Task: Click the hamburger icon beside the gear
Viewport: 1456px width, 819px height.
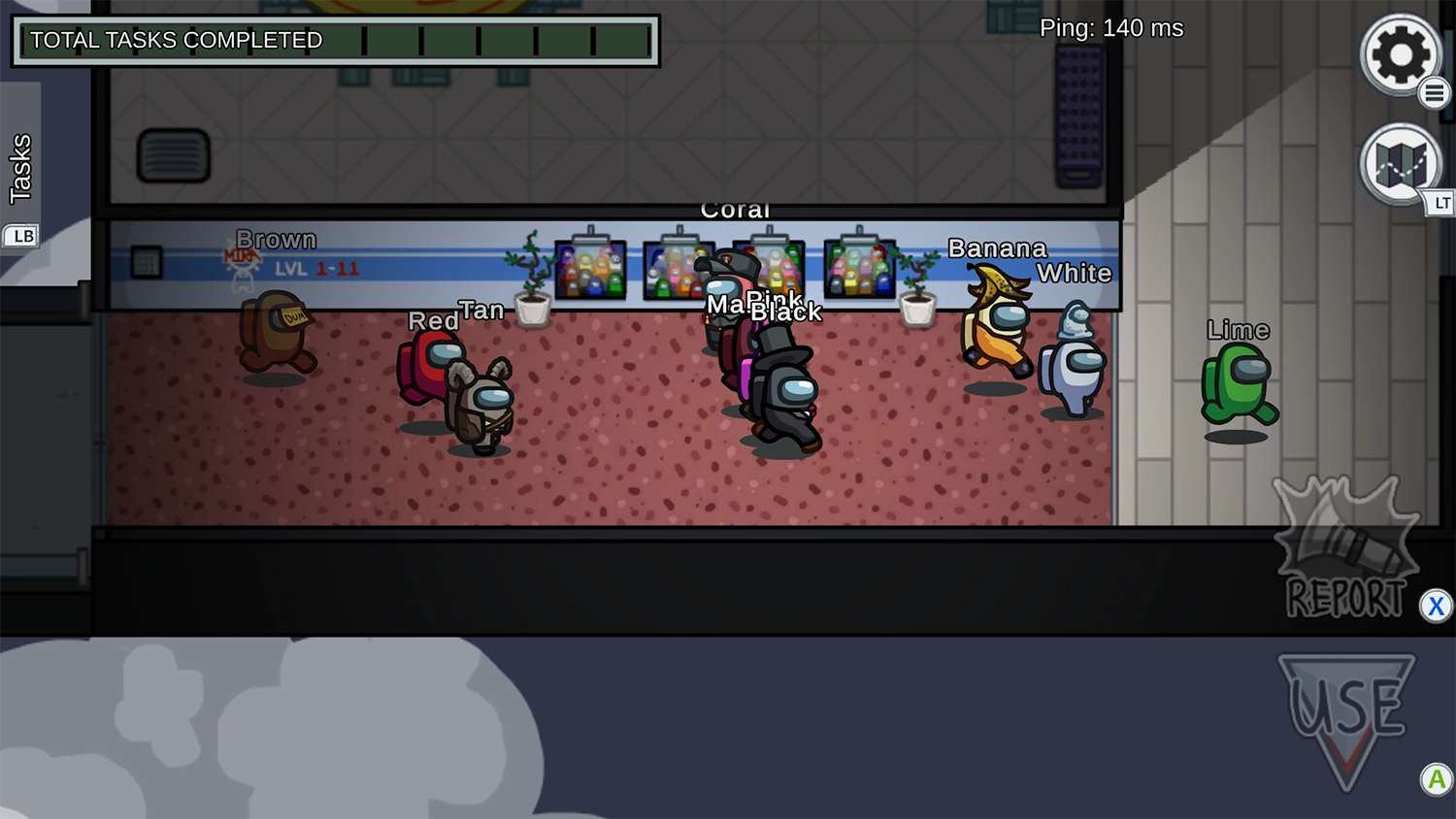Action: pyautogui.click(x=1436, y=93)
